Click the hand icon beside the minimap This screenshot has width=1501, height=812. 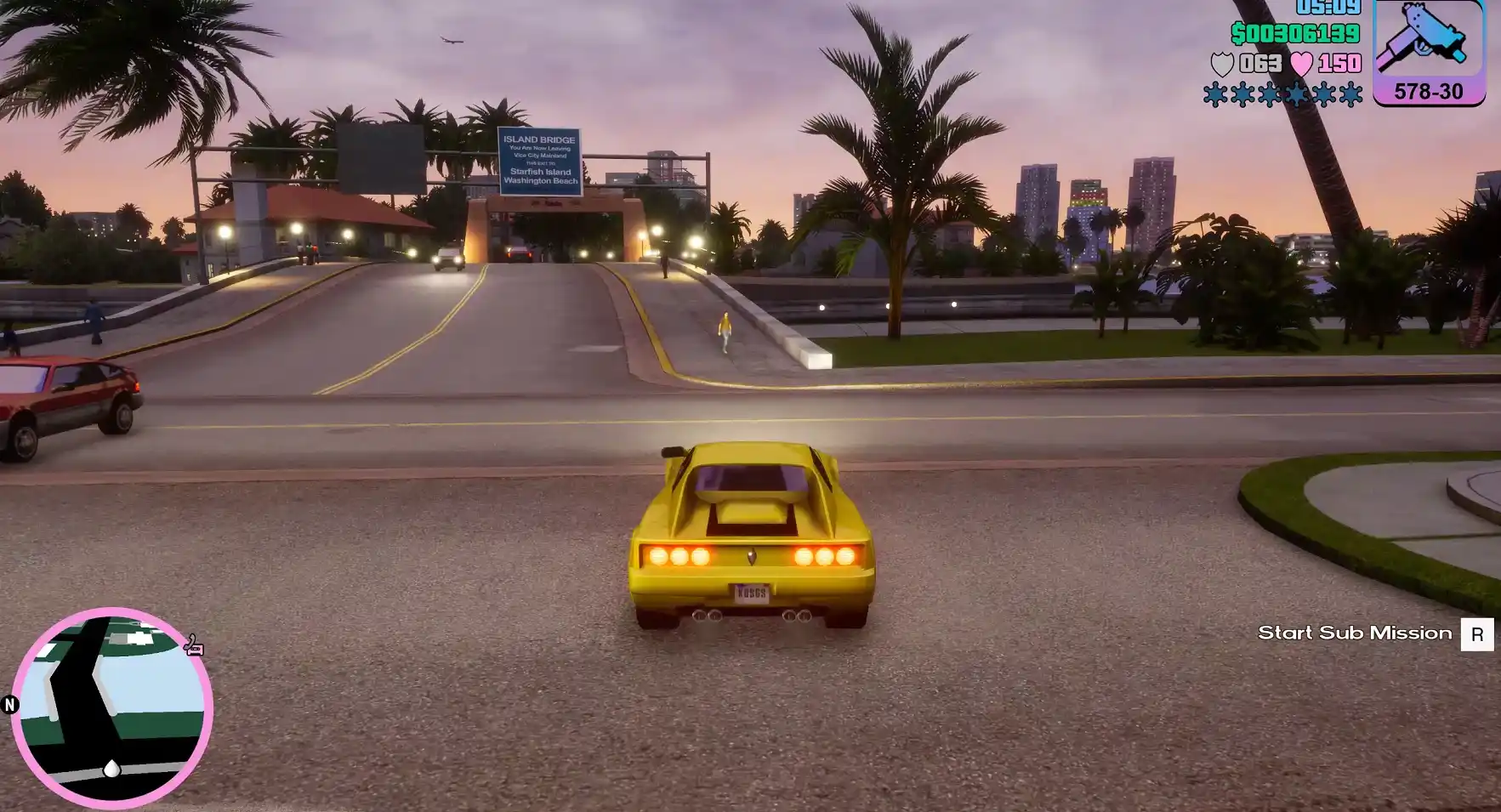tap(194, 646)
